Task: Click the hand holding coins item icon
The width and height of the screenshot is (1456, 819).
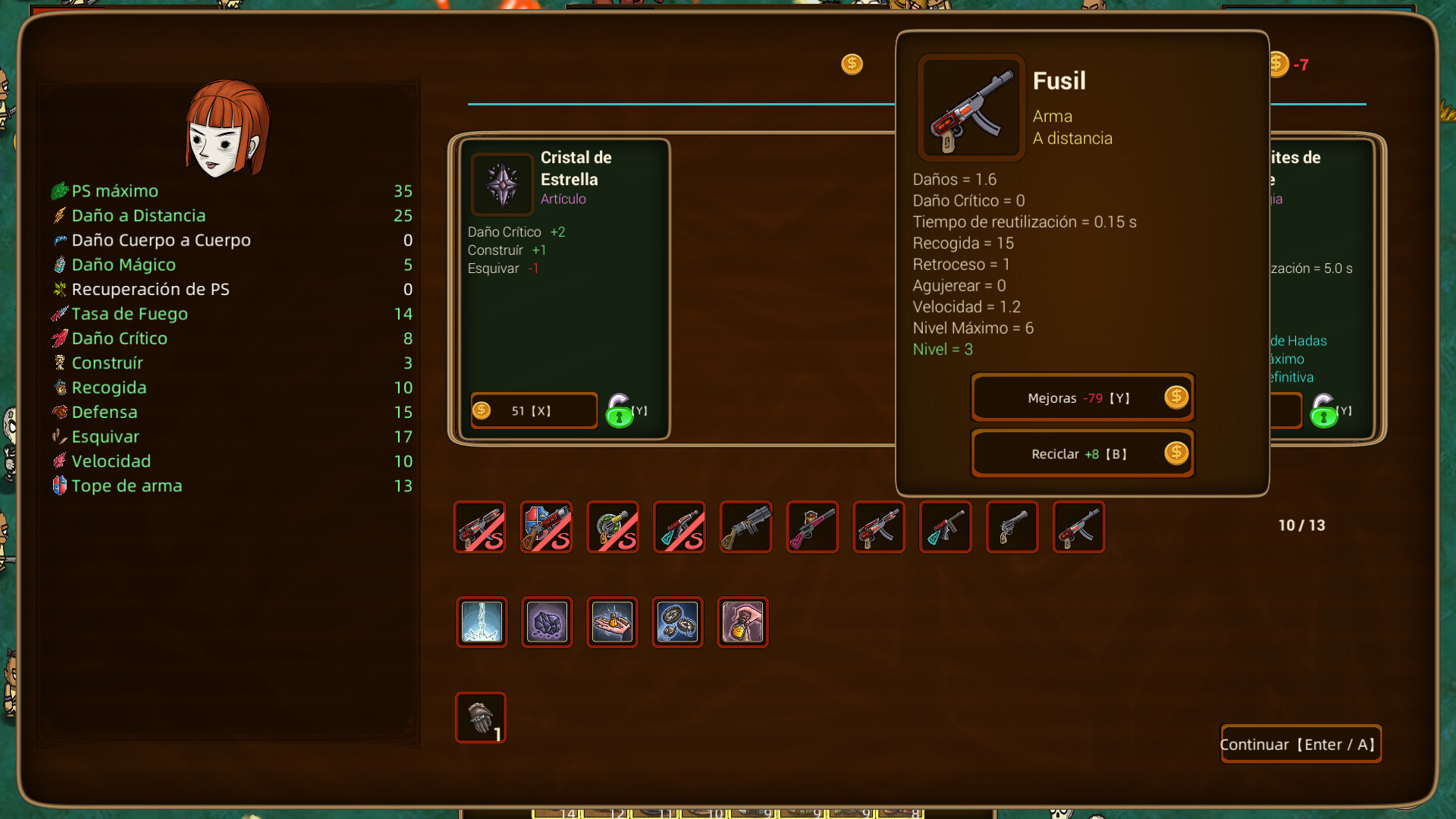Action: [612, 622]
